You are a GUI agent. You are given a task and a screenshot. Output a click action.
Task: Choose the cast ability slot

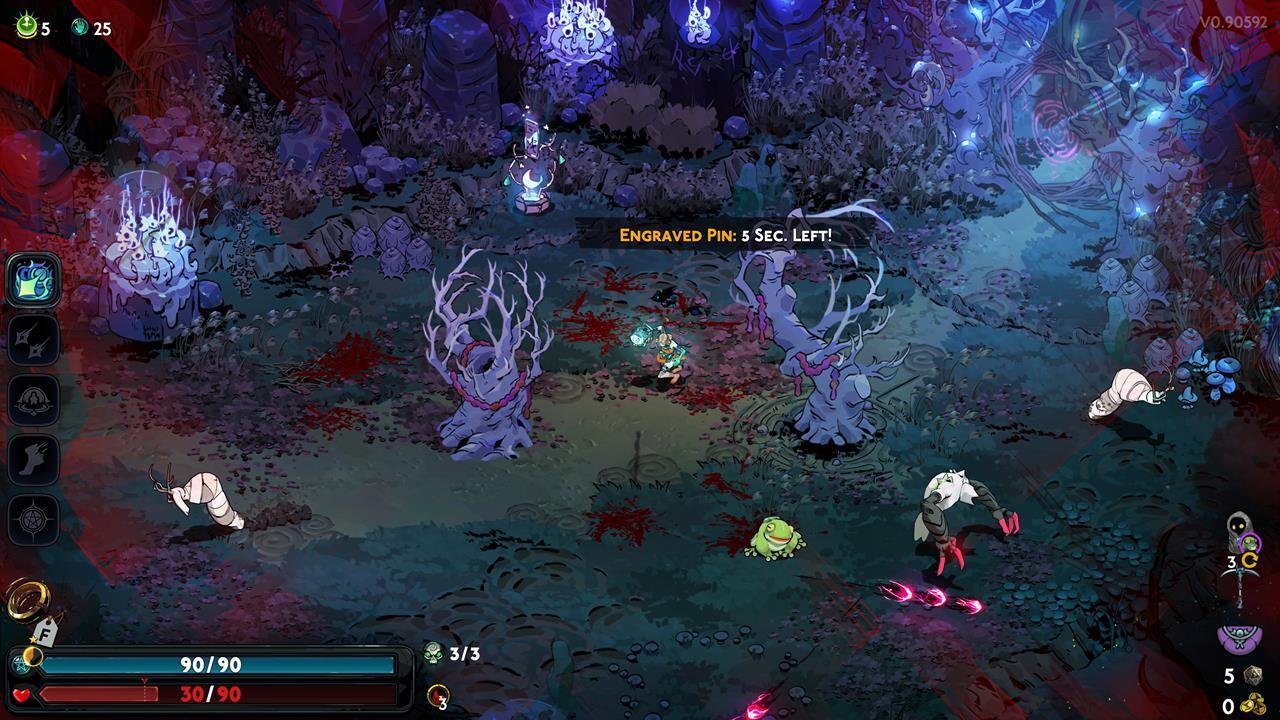tap(34, 400)
